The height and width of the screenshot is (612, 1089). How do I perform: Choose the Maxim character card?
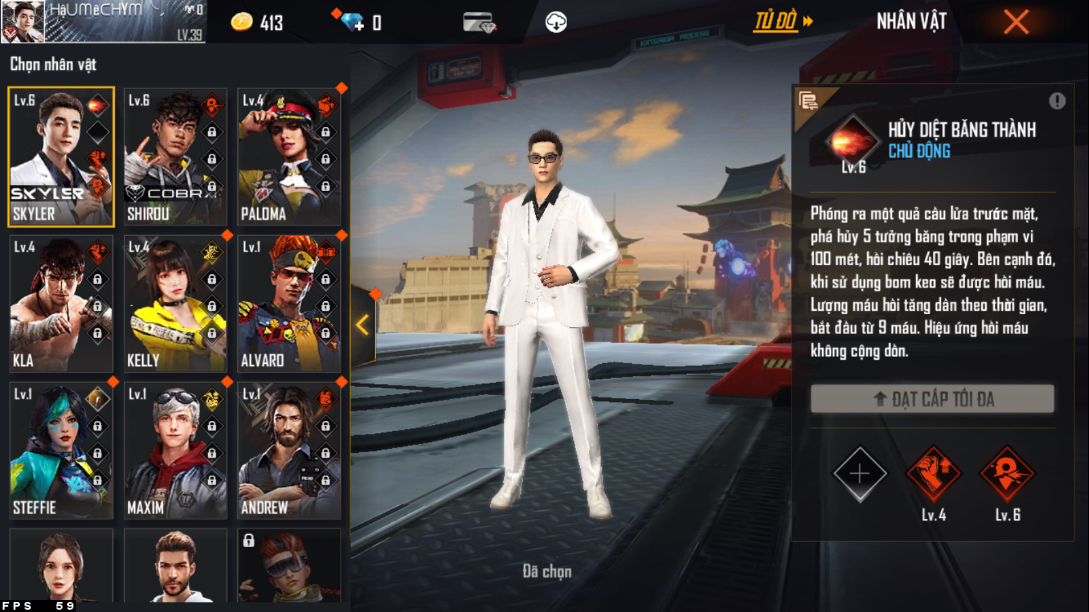click(x=175, y=450)
